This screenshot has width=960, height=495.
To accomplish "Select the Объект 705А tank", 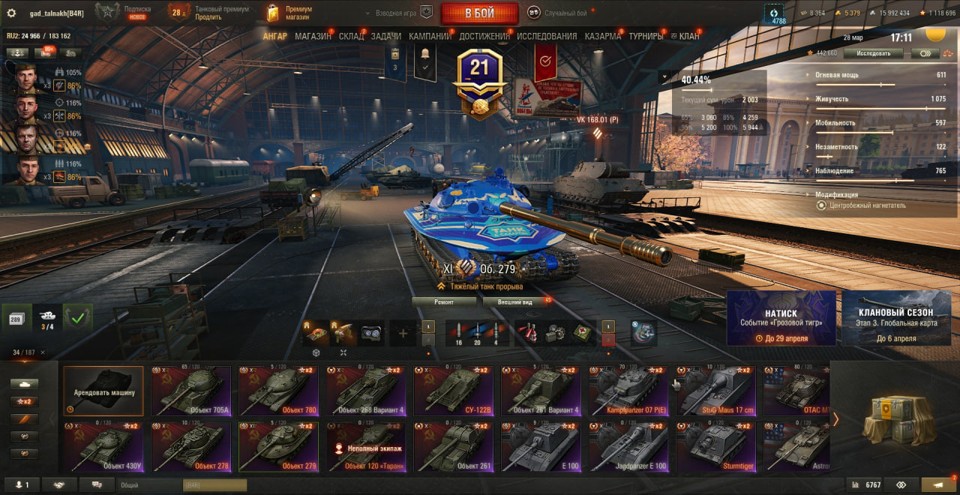I will tap(191, 390).
